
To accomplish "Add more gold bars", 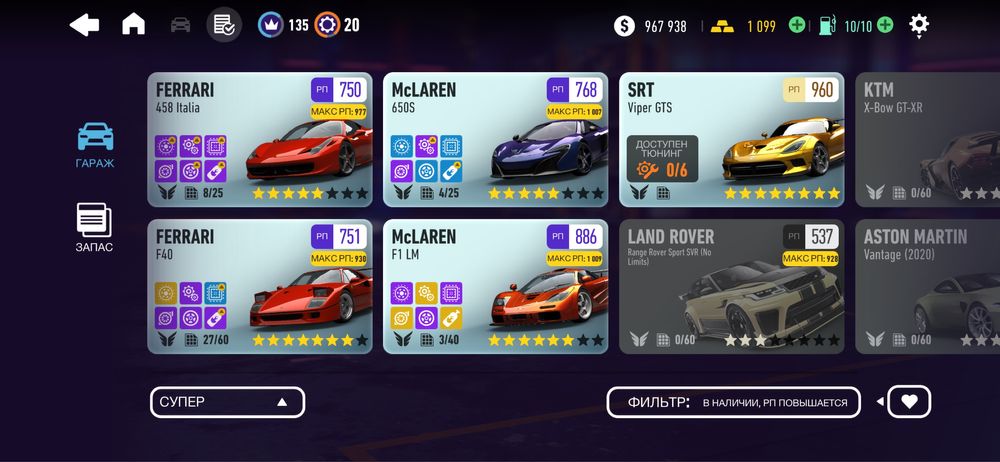I will (797, 26).
